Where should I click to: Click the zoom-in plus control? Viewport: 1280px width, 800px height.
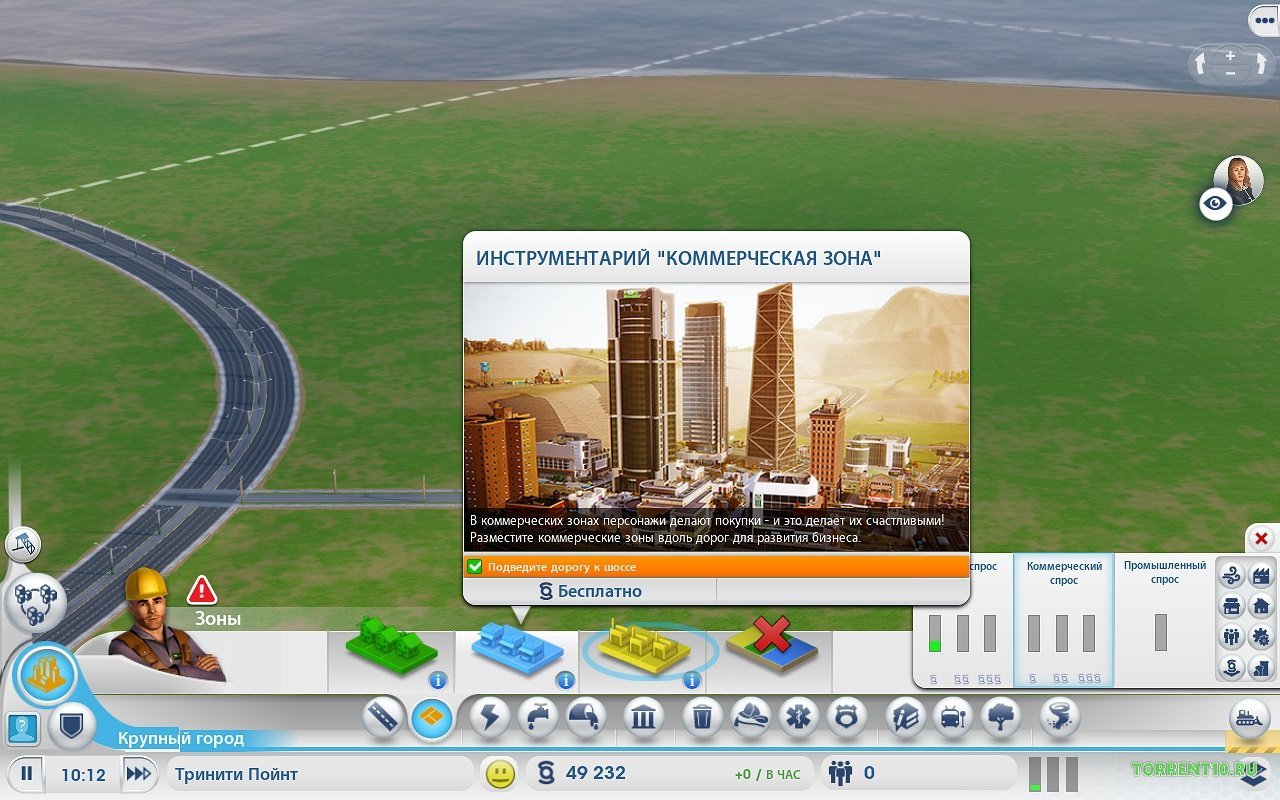pos(1228,54)
